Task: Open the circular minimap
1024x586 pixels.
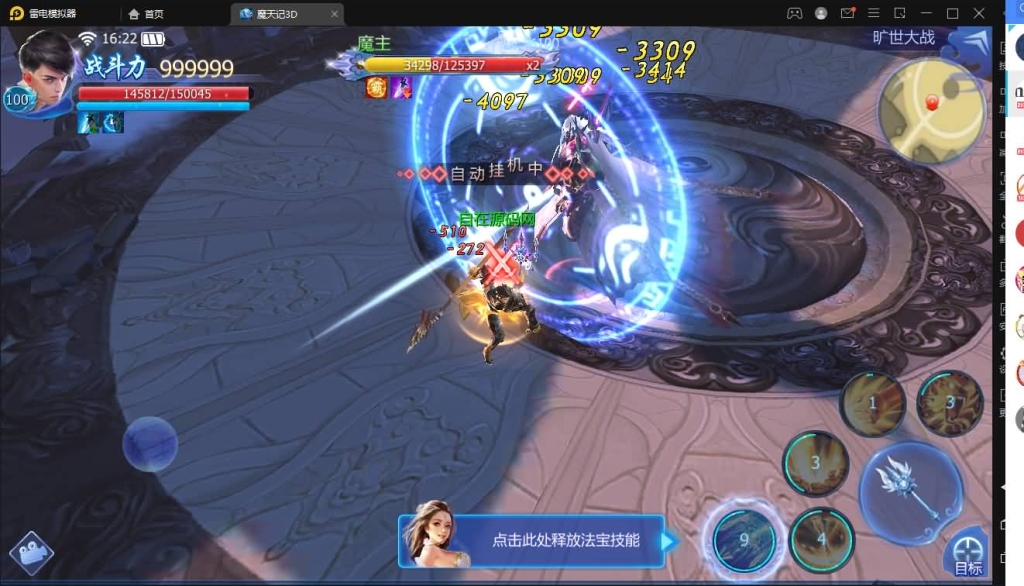Action: 932,110
